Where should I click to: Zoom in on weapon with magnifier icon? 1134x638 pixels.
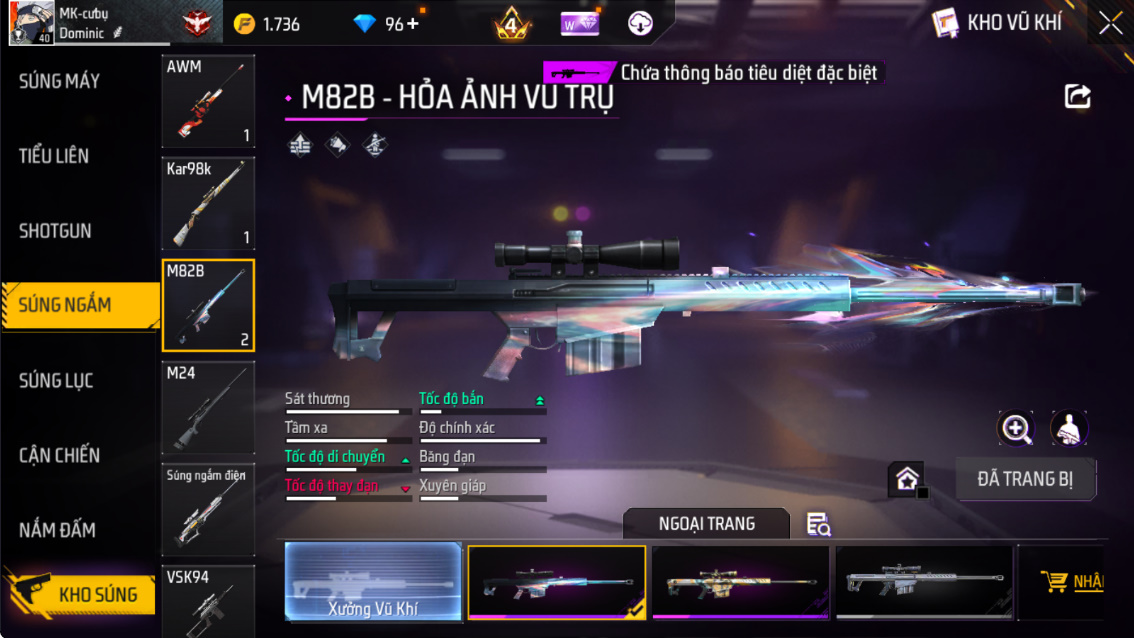click(1016, 429)
